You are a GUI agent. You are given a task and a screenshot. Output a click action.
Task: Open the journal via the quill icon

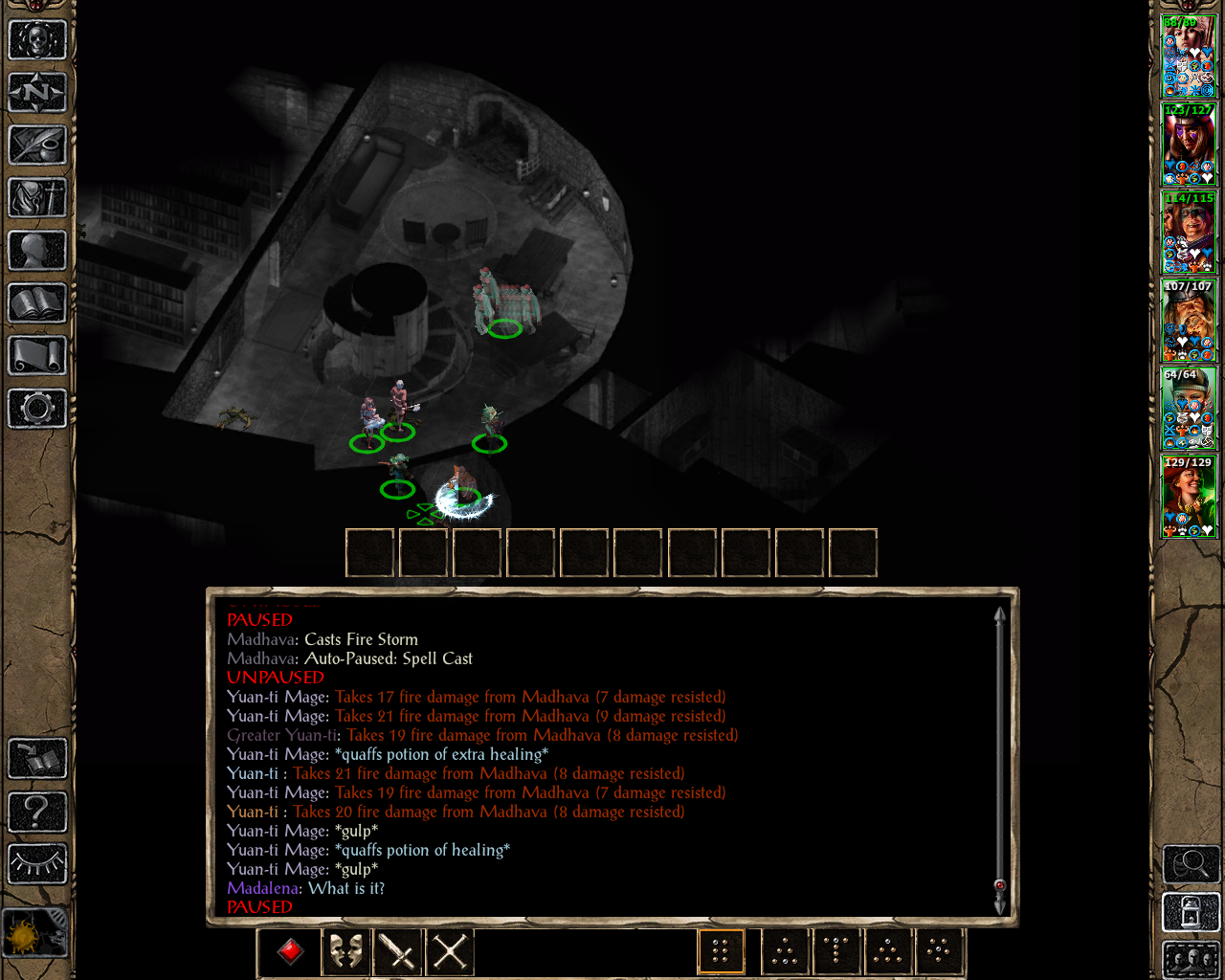[37, 145]
